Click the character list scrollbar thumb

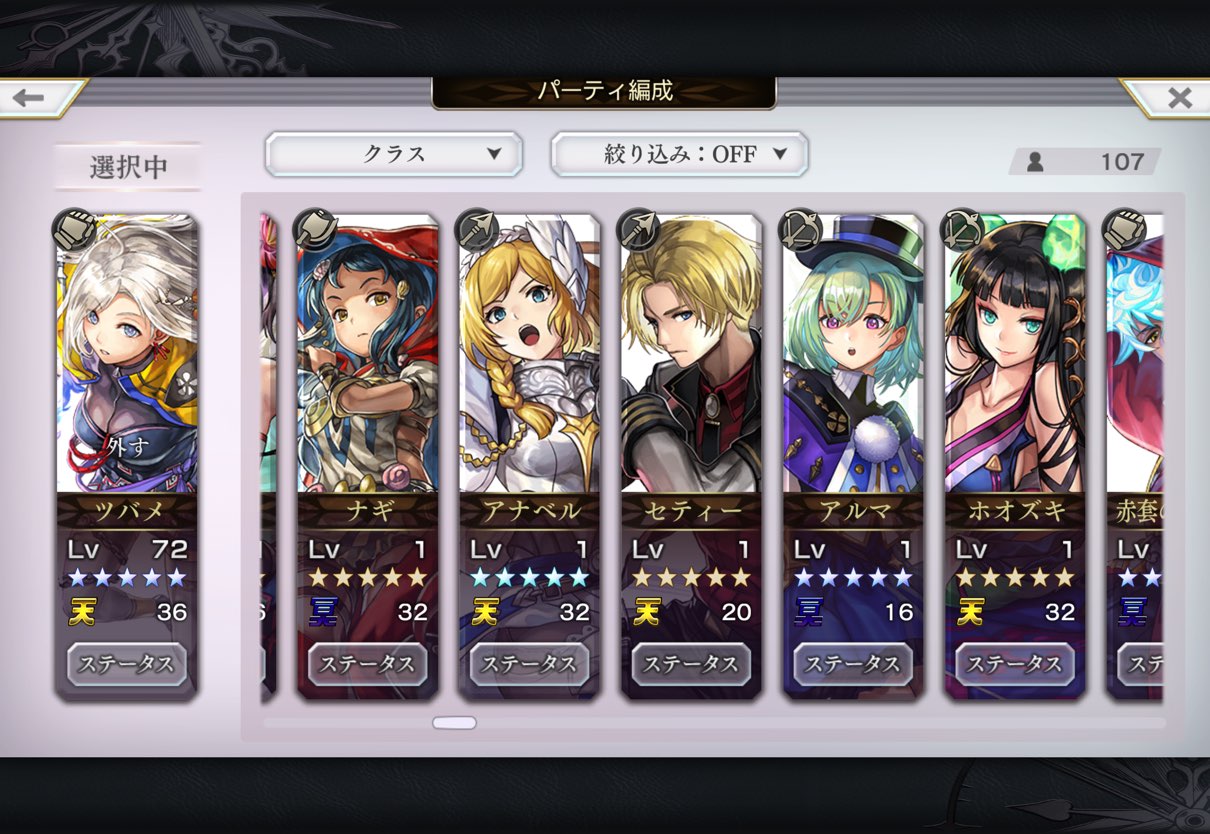pyautogui.click(x=454, y=722)
